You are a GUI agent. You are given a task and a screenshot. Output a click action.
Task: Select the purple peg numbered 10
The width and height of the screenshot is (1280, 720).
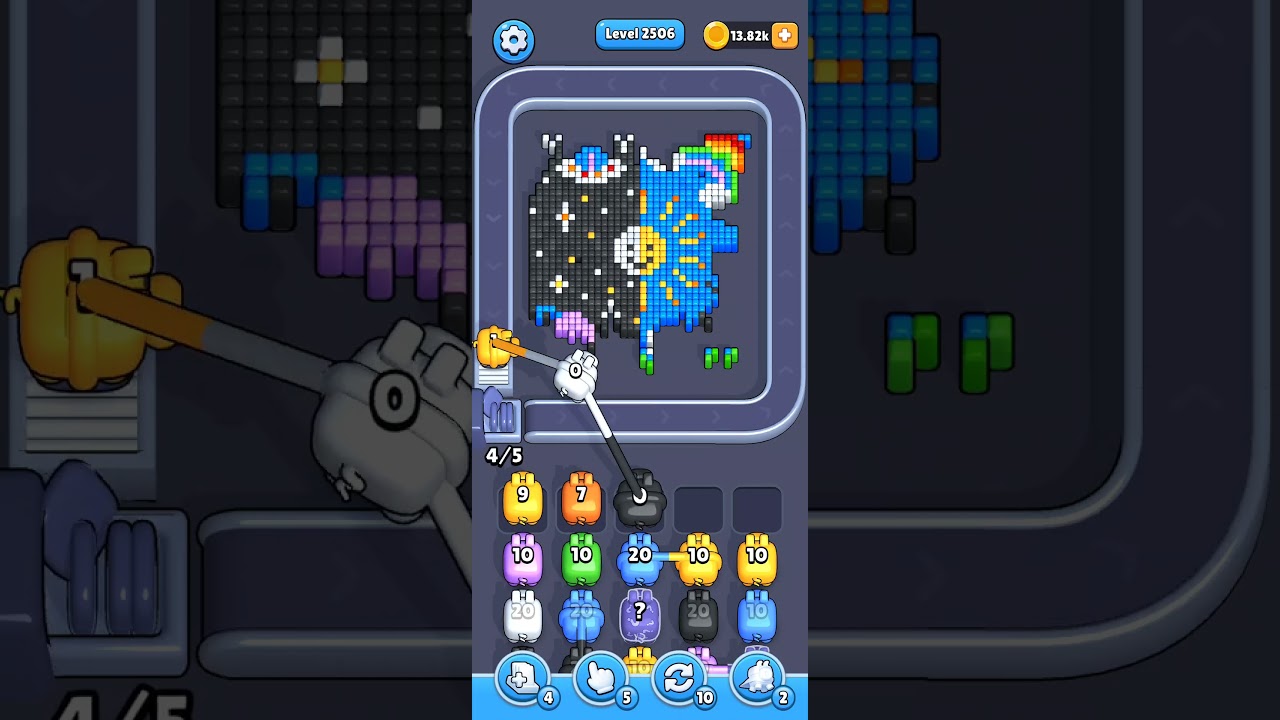[523, 556]
